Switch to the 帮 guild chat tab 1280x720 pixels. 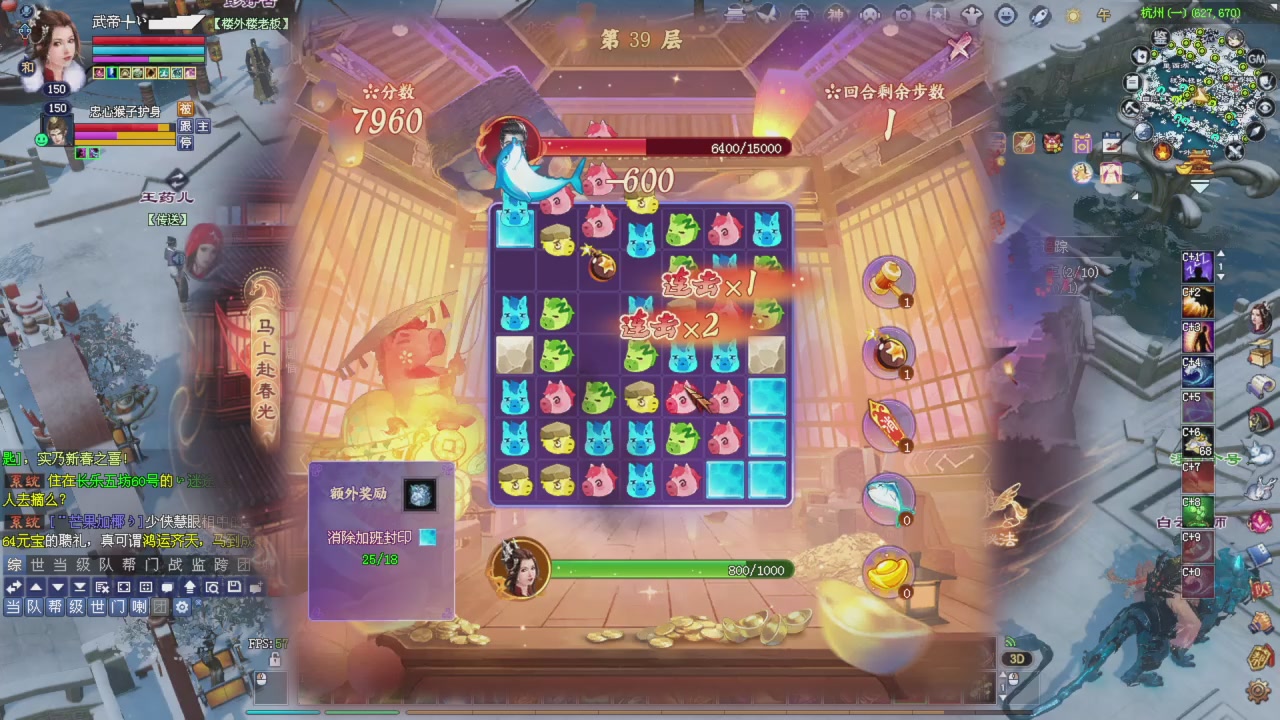click(x=128, y=564)
